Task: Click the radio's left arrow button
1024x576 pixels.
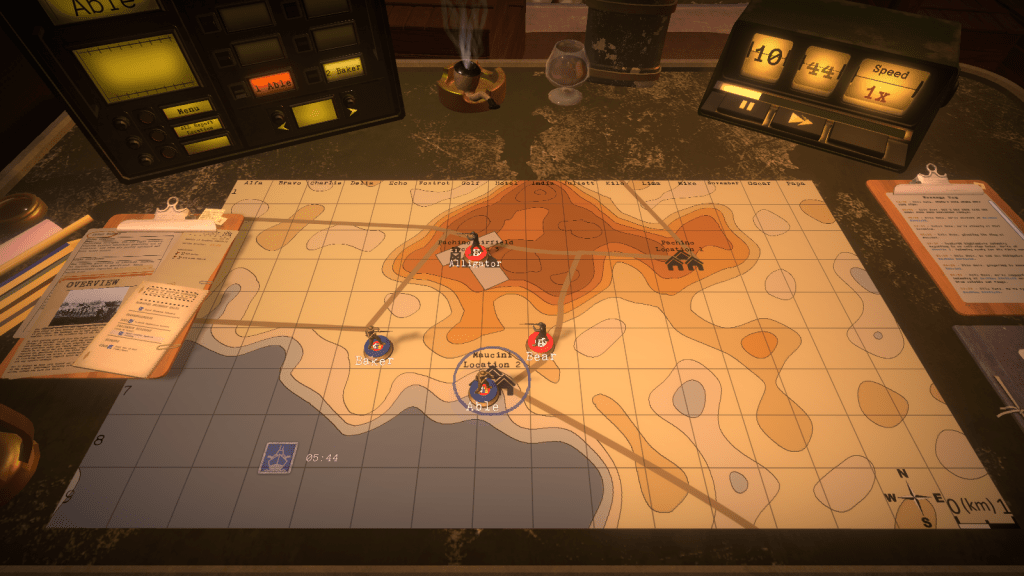Action: tap(281, 124)
